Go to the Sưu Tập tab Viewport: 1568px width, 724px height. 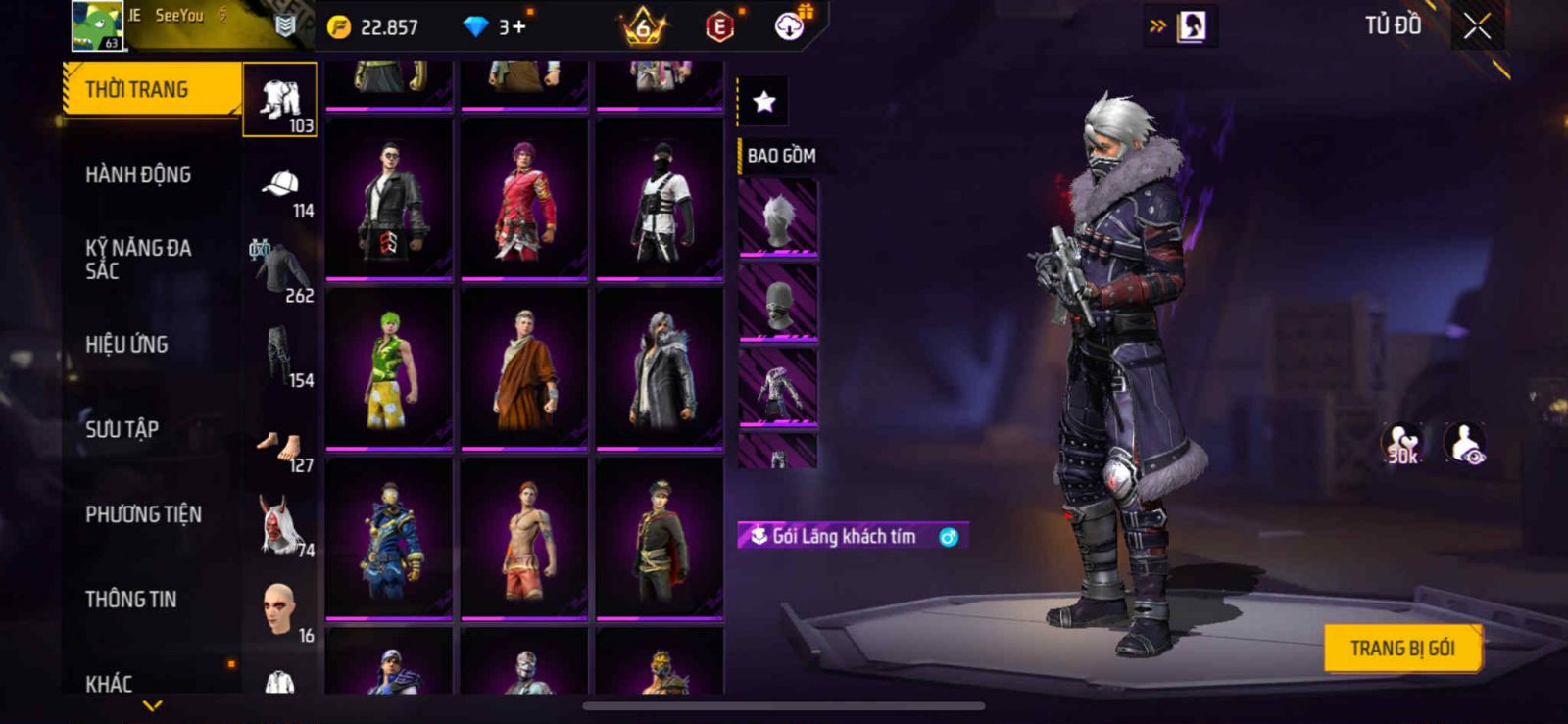[x=122, y=429]
